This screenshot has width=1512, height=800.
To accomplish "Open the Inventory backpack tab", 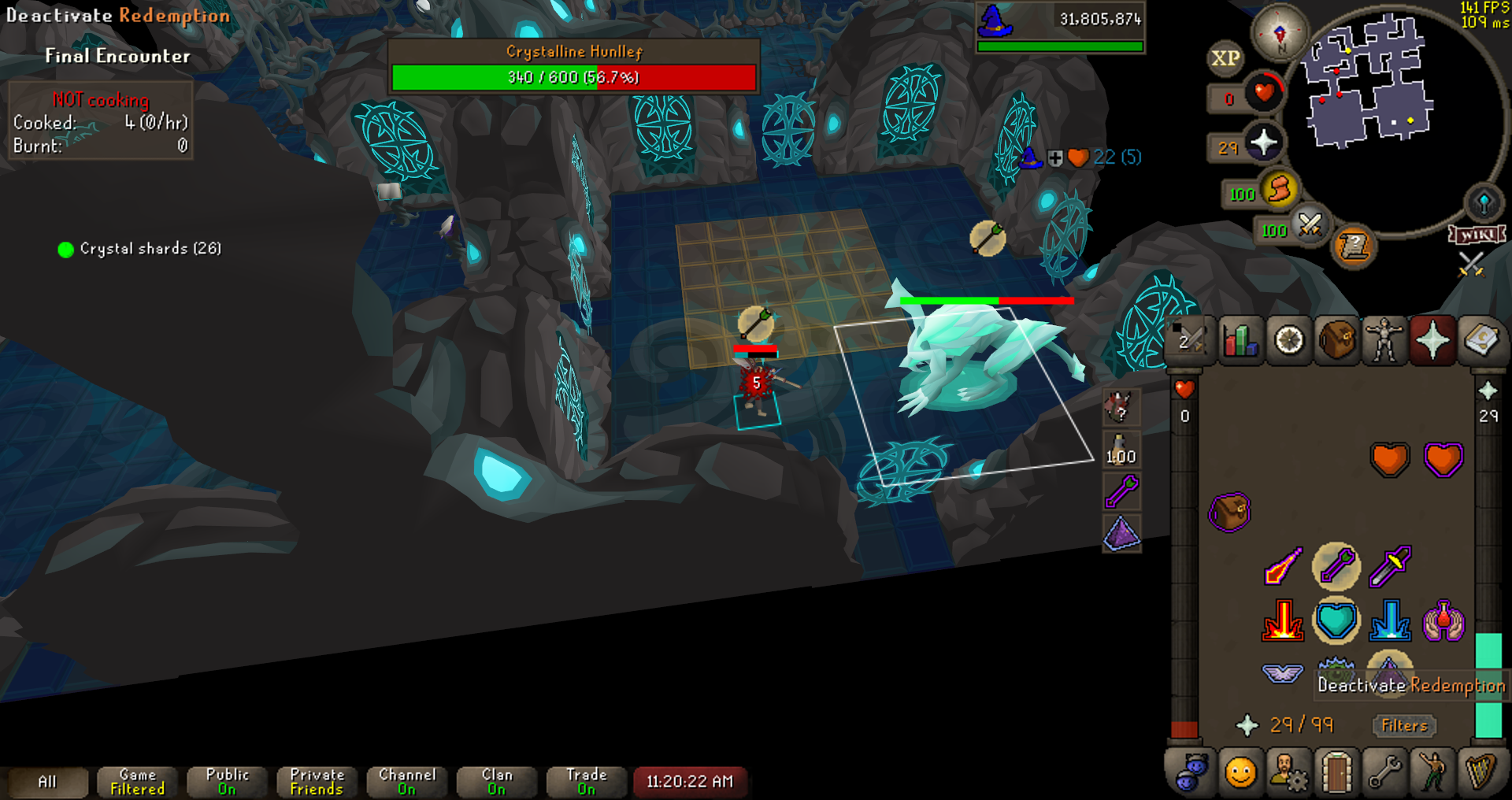I will (x=1336, y=341).
